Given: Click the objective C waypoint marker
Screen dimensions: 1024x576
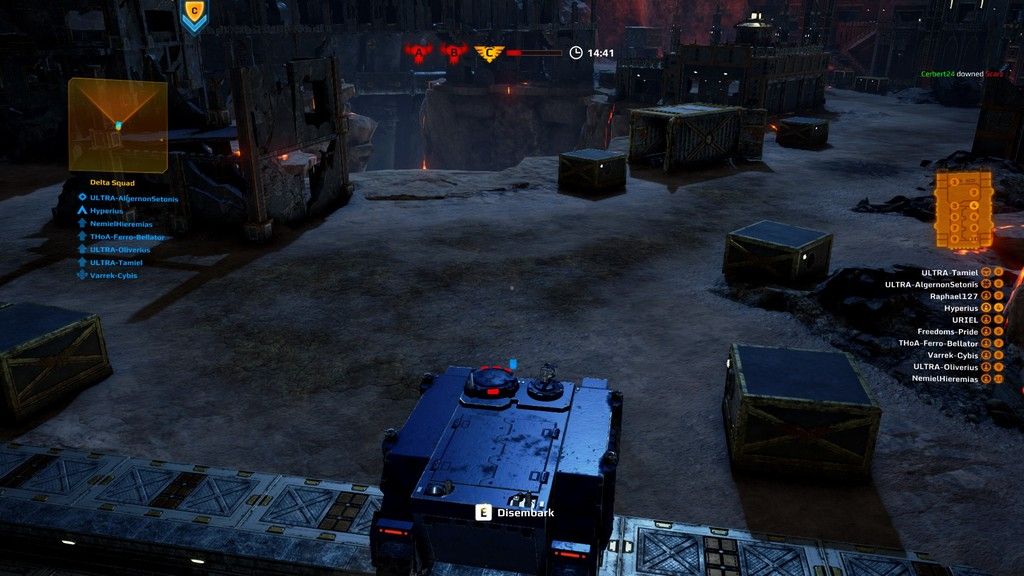Looking at the screenshot, I should pyautogui.click(x=194, y=15).
